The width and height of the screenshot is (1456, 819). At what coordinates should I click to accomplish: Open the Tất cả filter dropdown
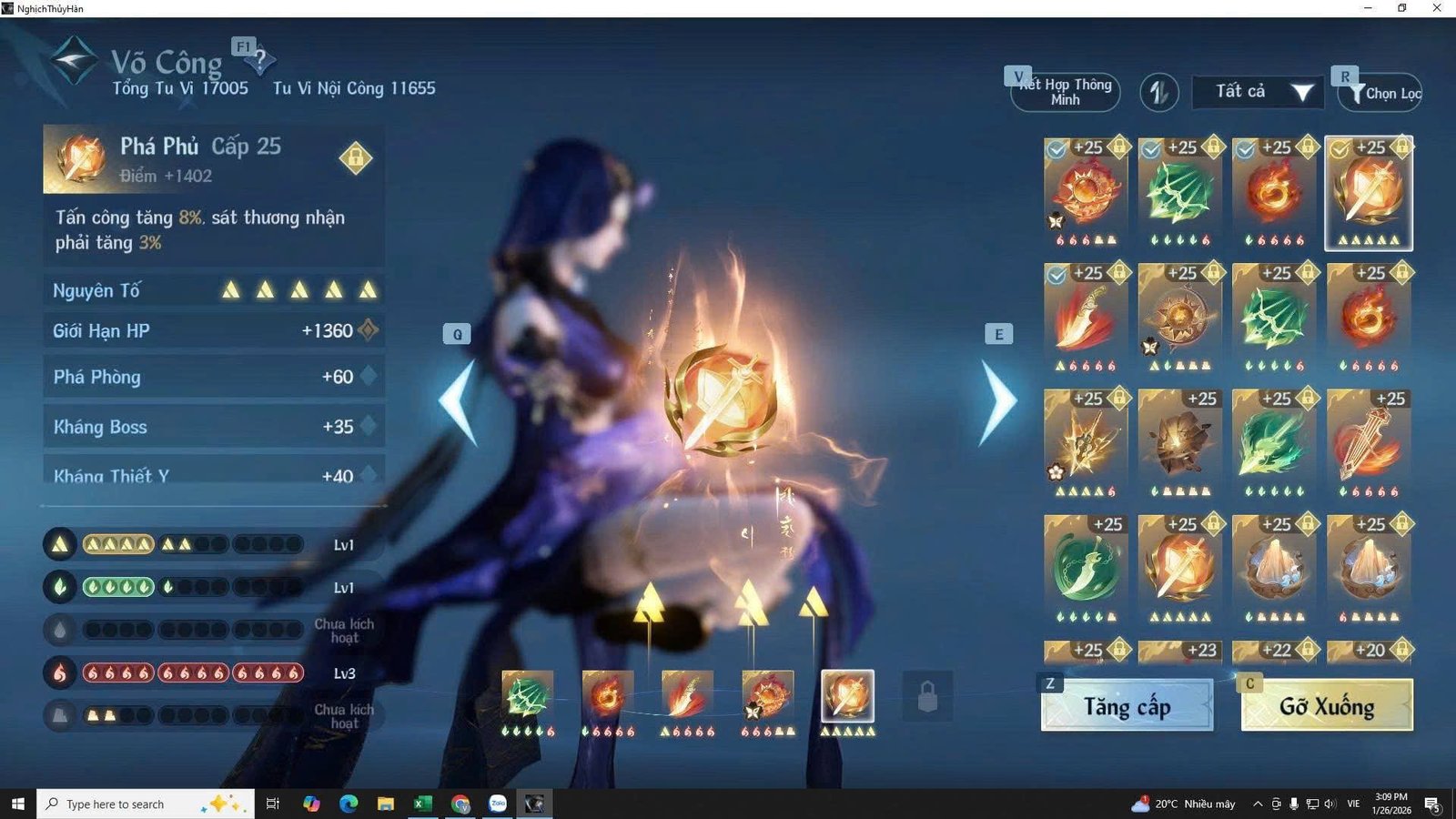pyautogui.click(x=1256, y=91)
